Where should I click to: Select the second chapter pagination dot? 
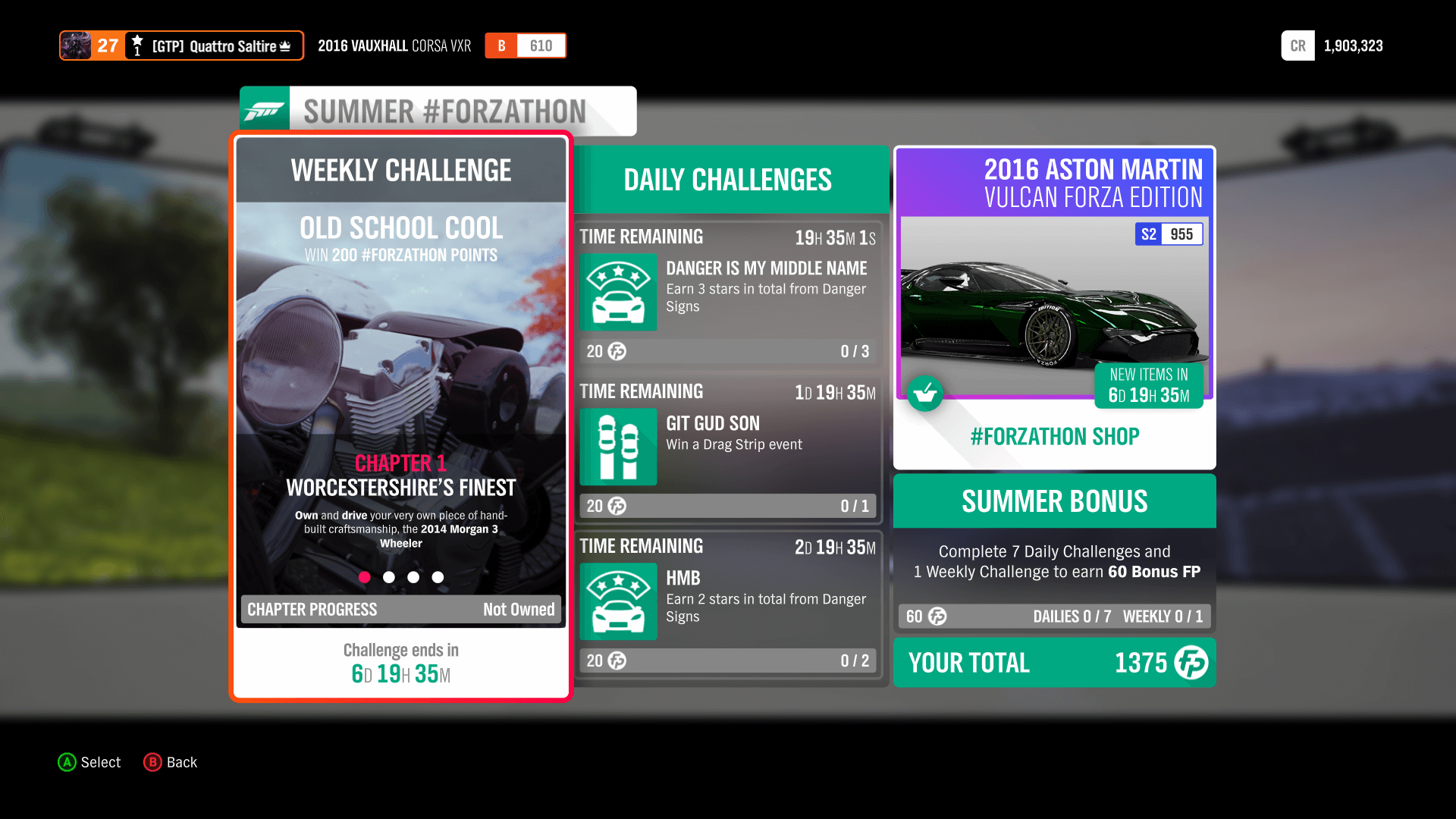[x=389, y=577]
